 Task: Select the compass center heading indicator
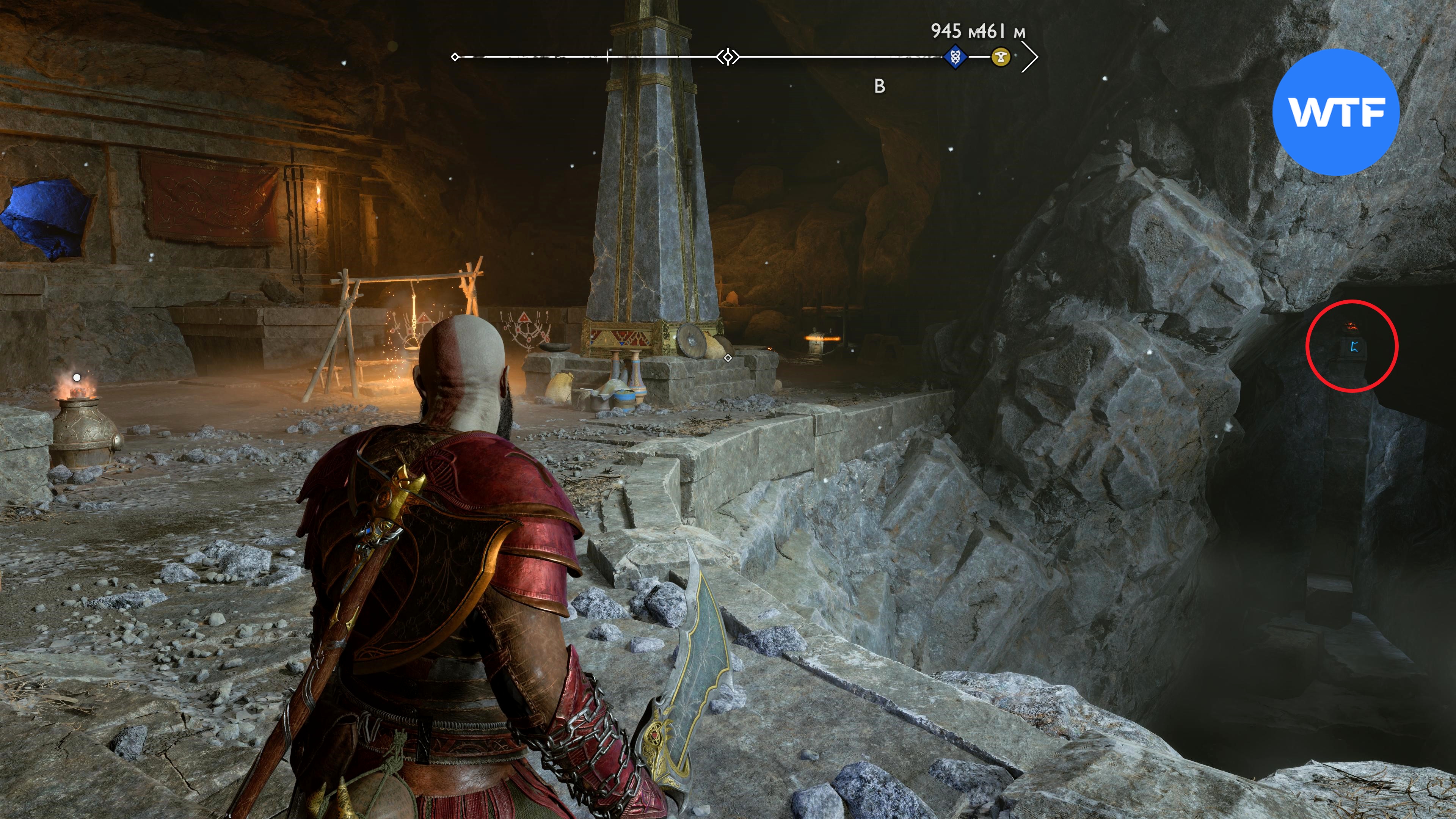coord(728,57)
